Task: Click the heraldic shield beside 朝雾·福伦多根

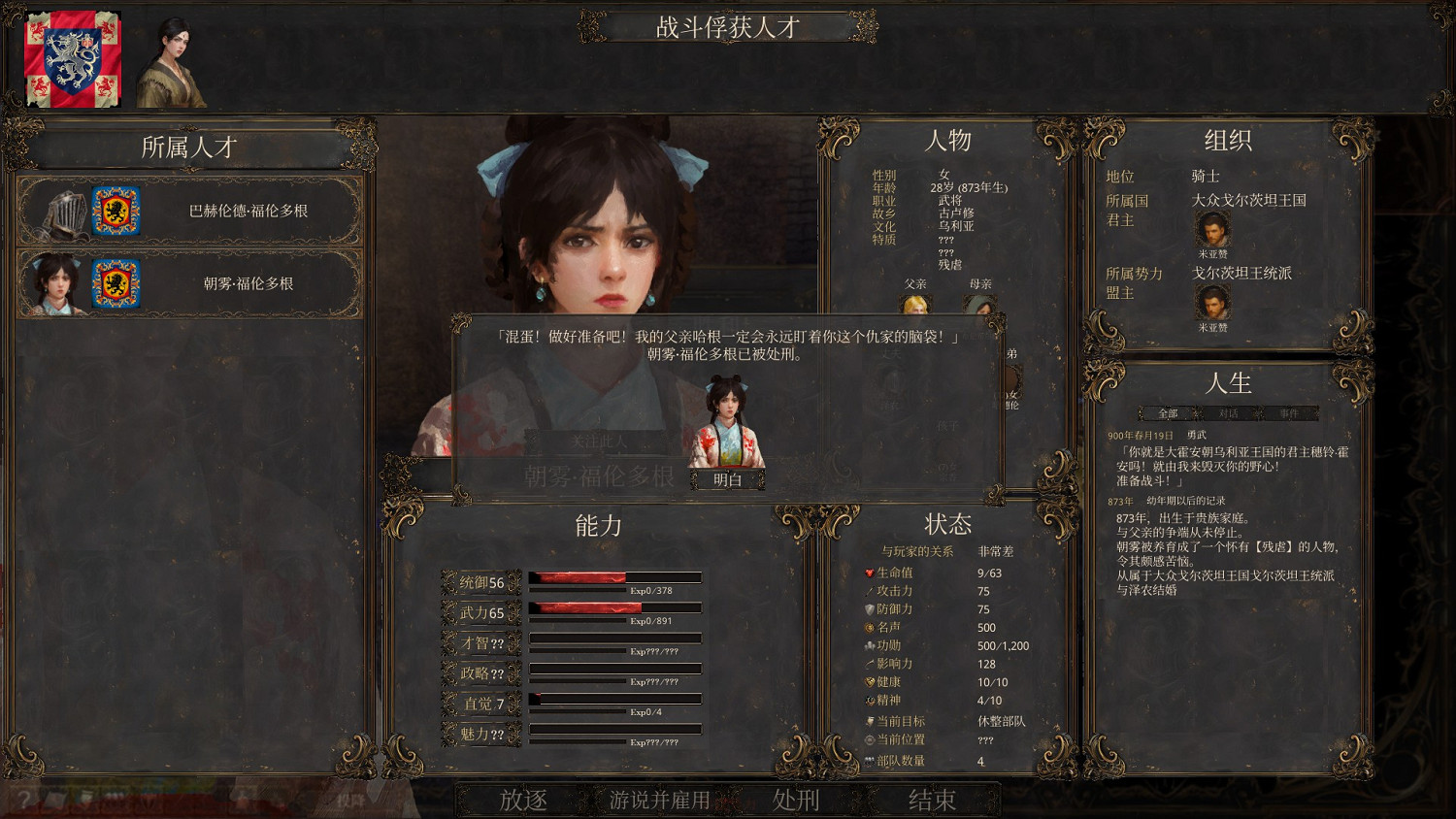Action: 118,282
